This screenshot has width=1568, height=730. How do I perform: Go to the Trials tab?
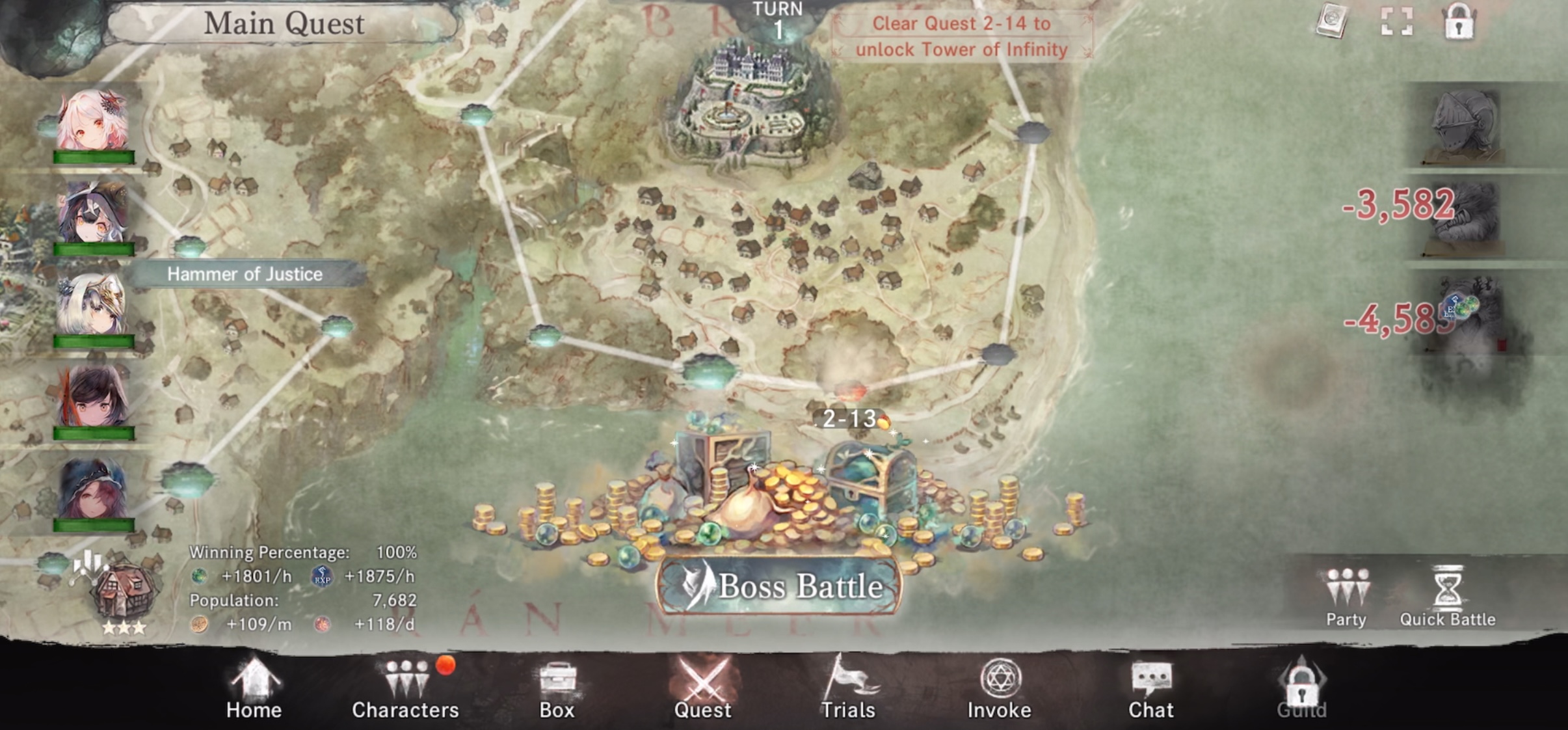pyautogui.click(x=847, y=689)
